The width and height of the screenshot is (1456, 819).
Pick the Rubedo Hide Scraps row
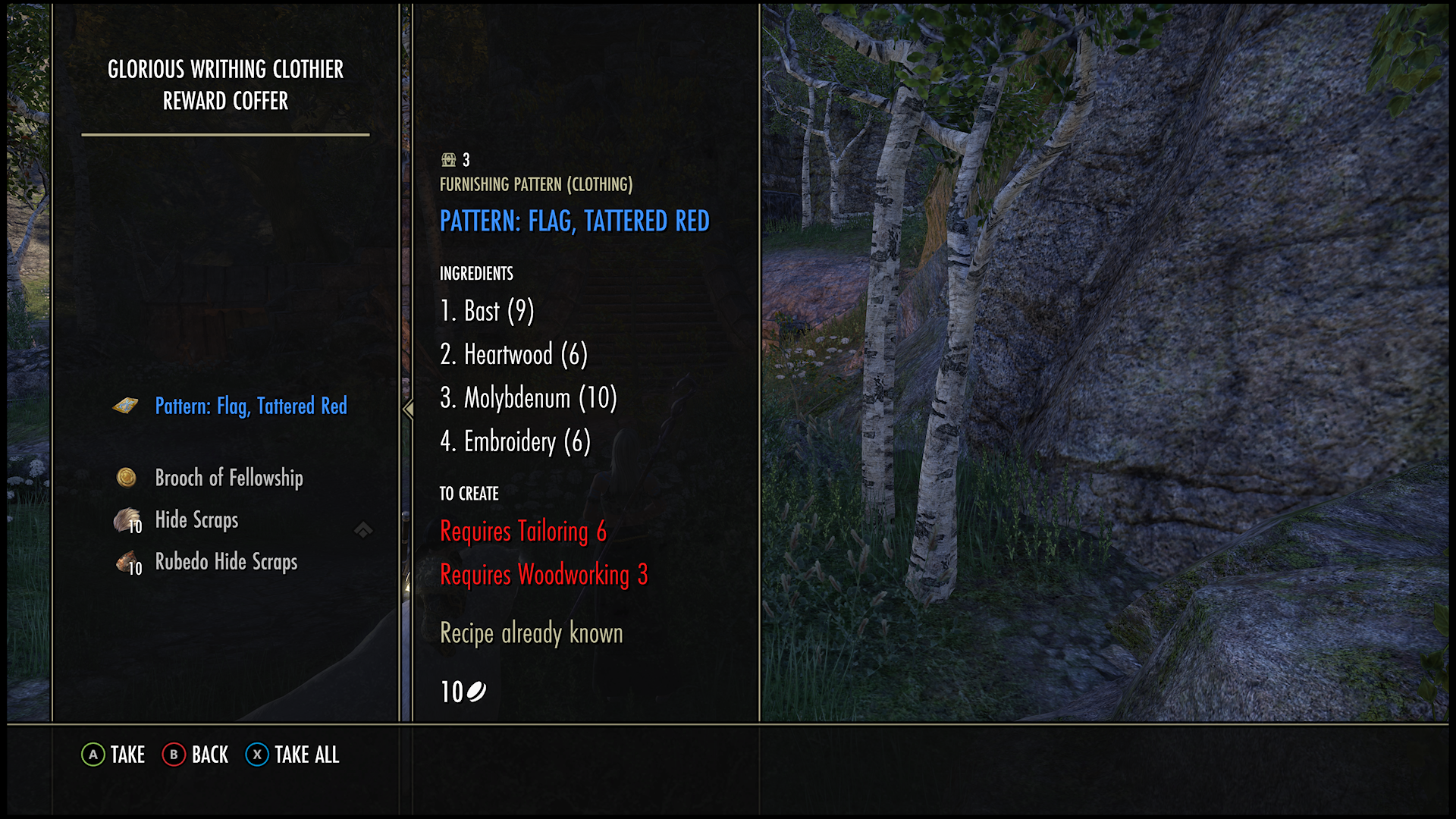coord(226,562)
